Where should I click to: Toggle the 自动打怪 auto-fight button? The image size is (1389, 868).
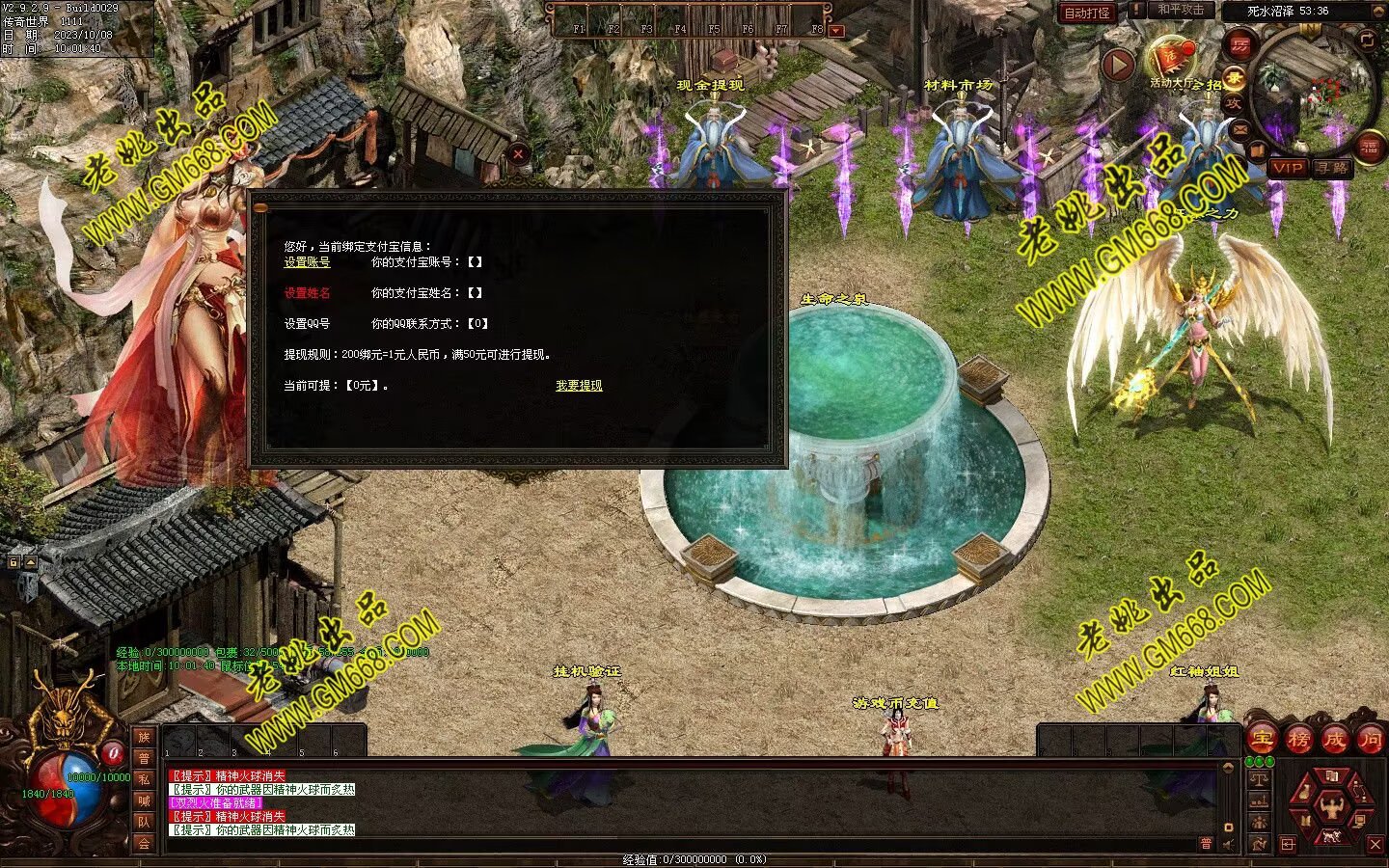coord(1087,13)
